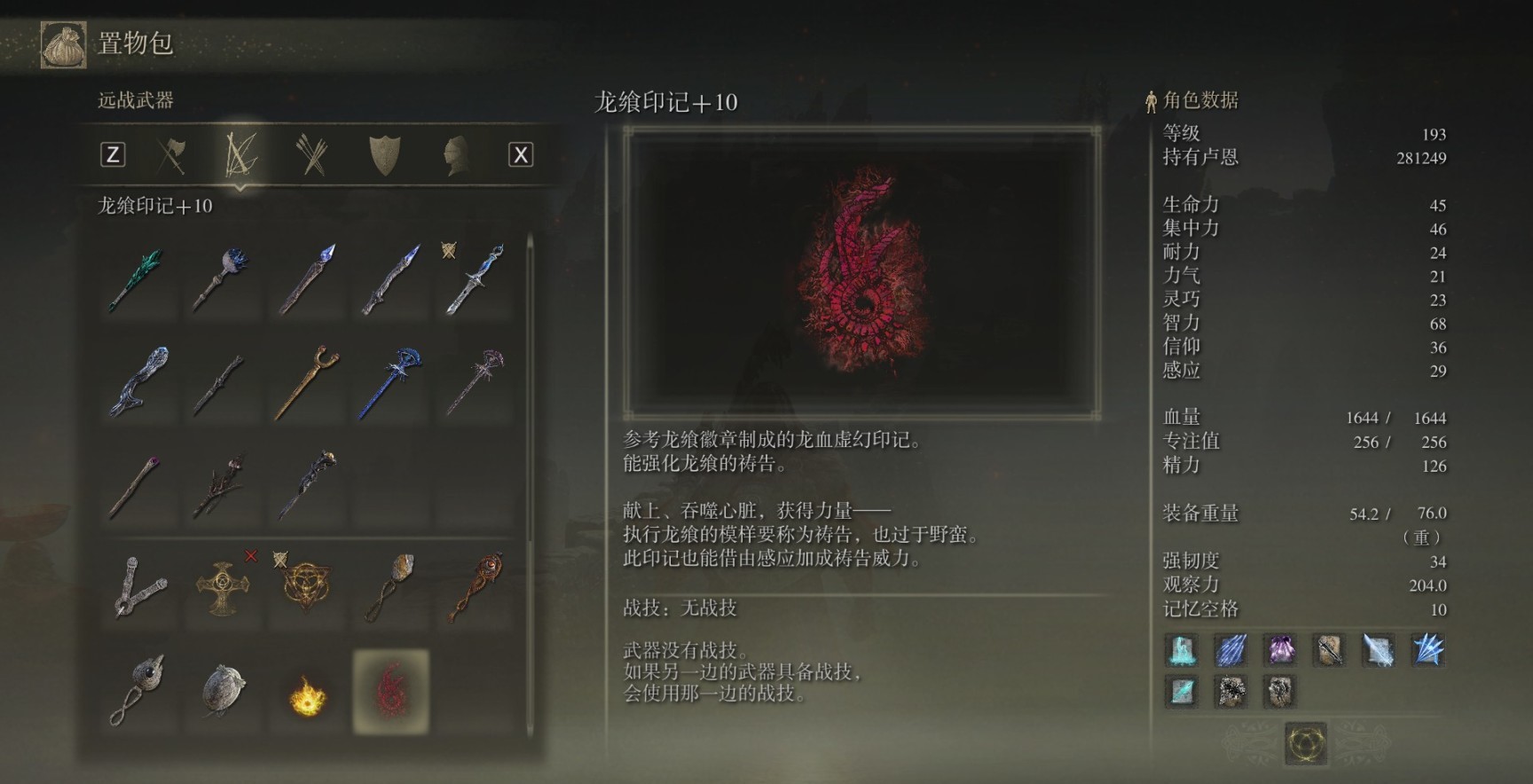
Task: Choose the staff with blue orb head
Action: tap(220, 280)
